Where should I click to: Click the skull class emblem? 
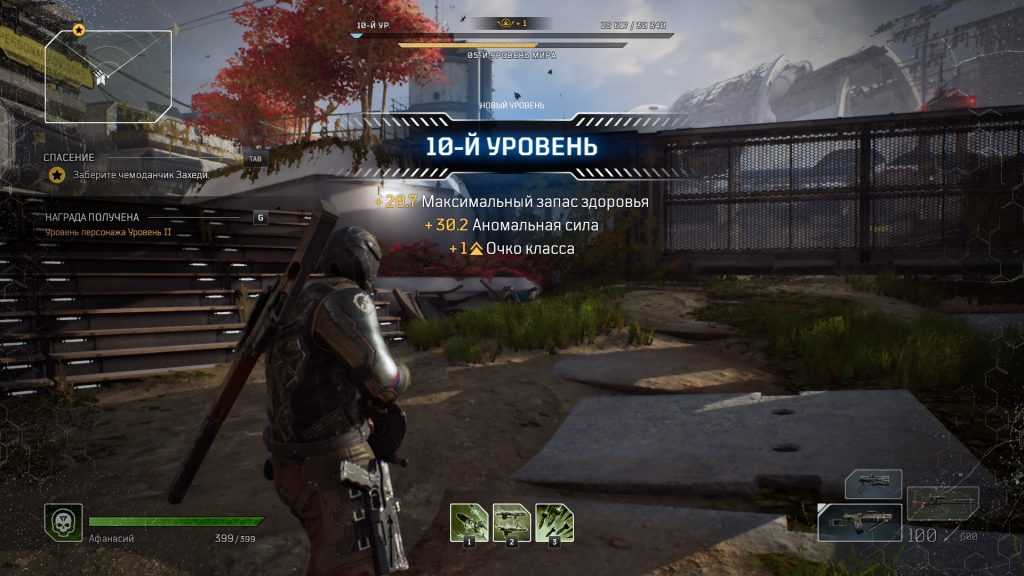pyautogui.click(x=62, y=522)
